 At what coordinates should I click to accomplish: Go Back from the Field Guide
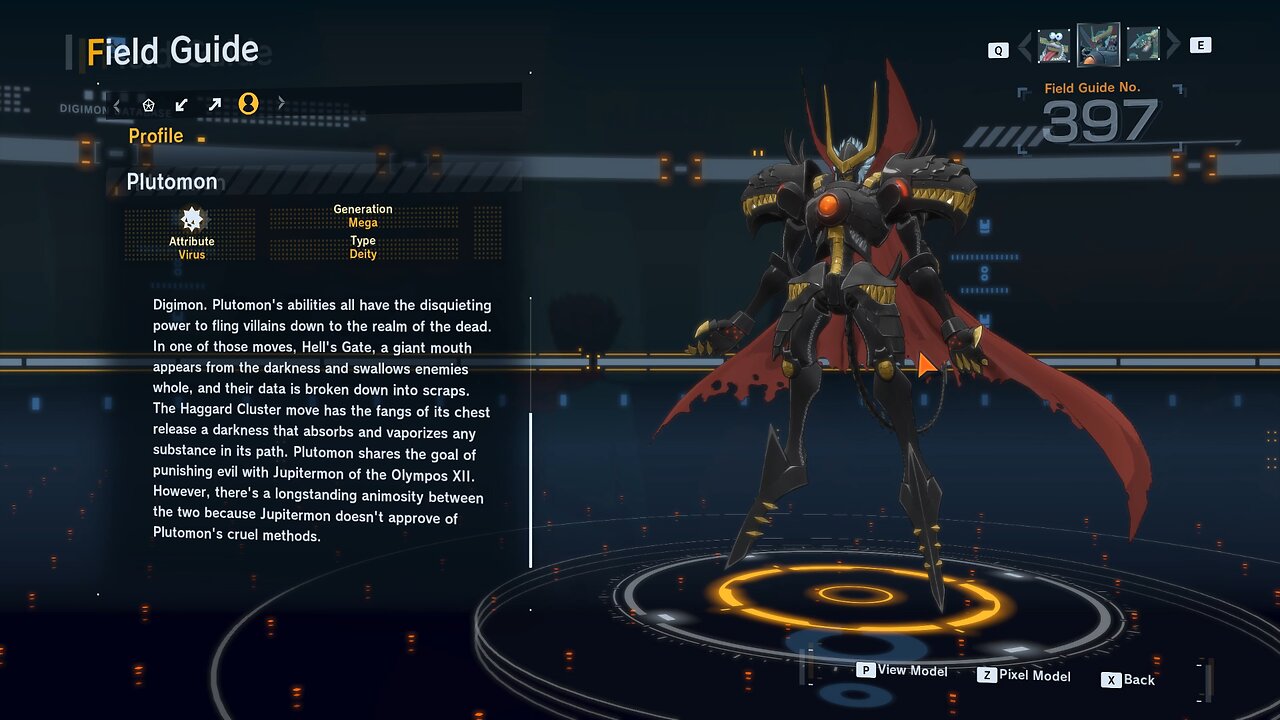point(1128,680)
